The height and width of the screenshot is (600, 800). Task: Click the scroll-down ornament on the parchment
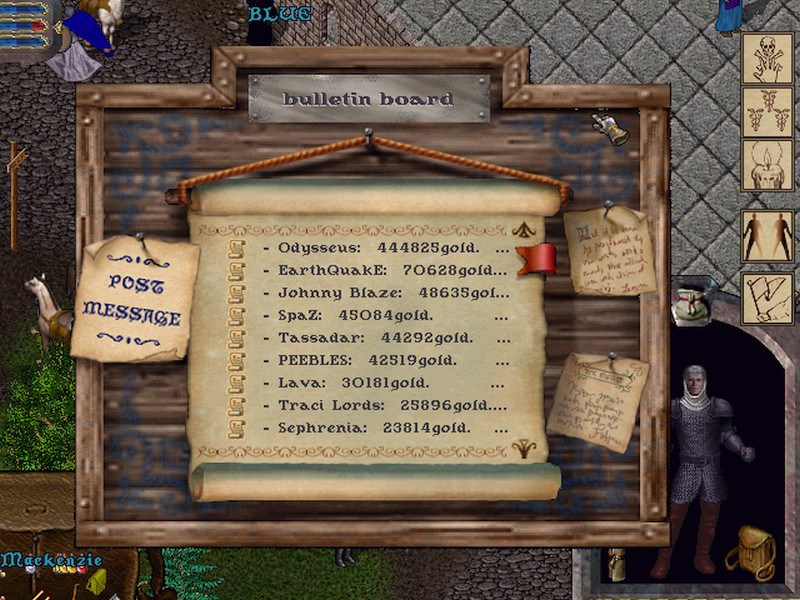pyautogui.click(x=523, y=449)
